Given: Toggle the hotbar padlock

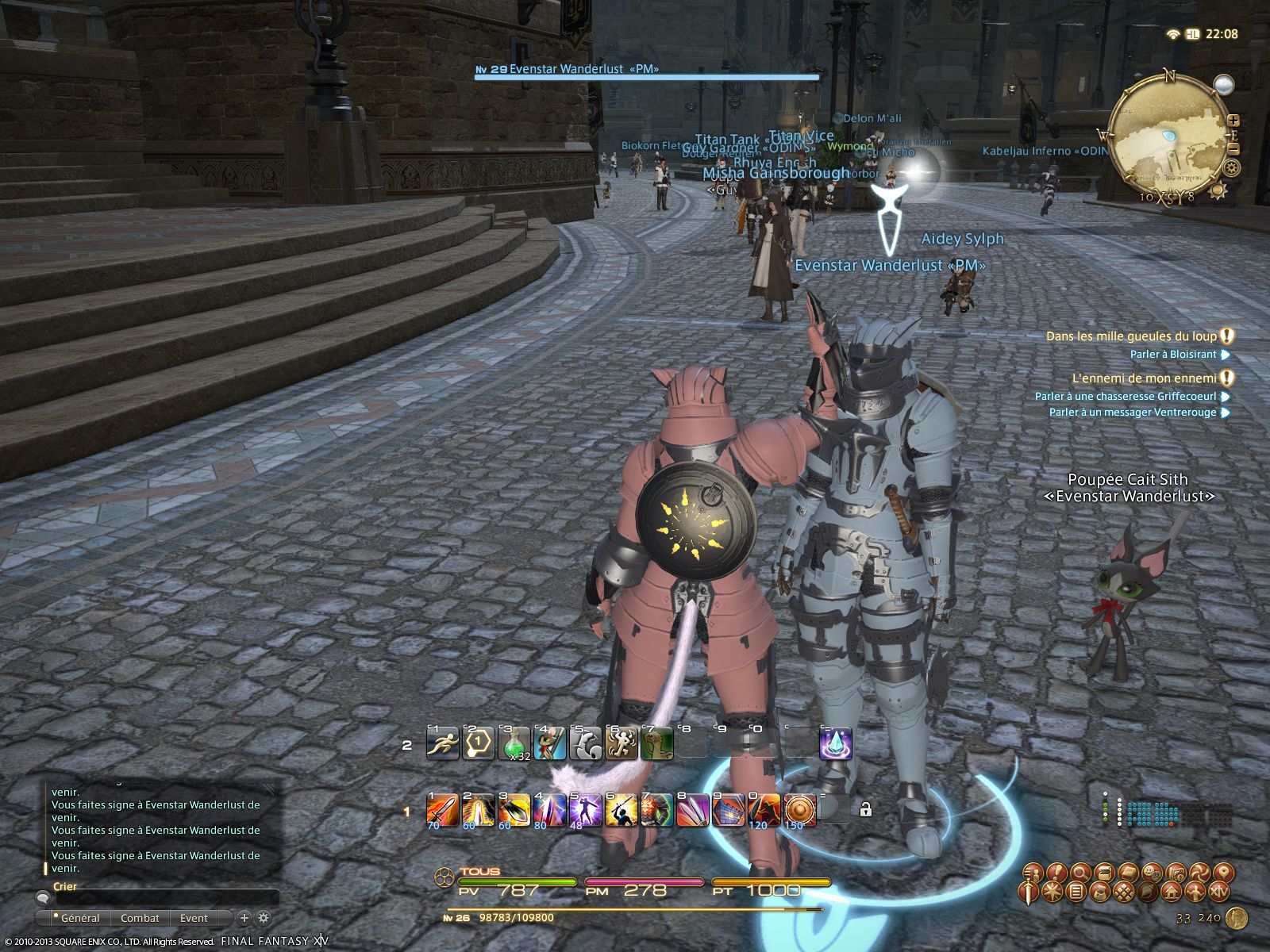Looking at the screenshot, I should point(865,809).
